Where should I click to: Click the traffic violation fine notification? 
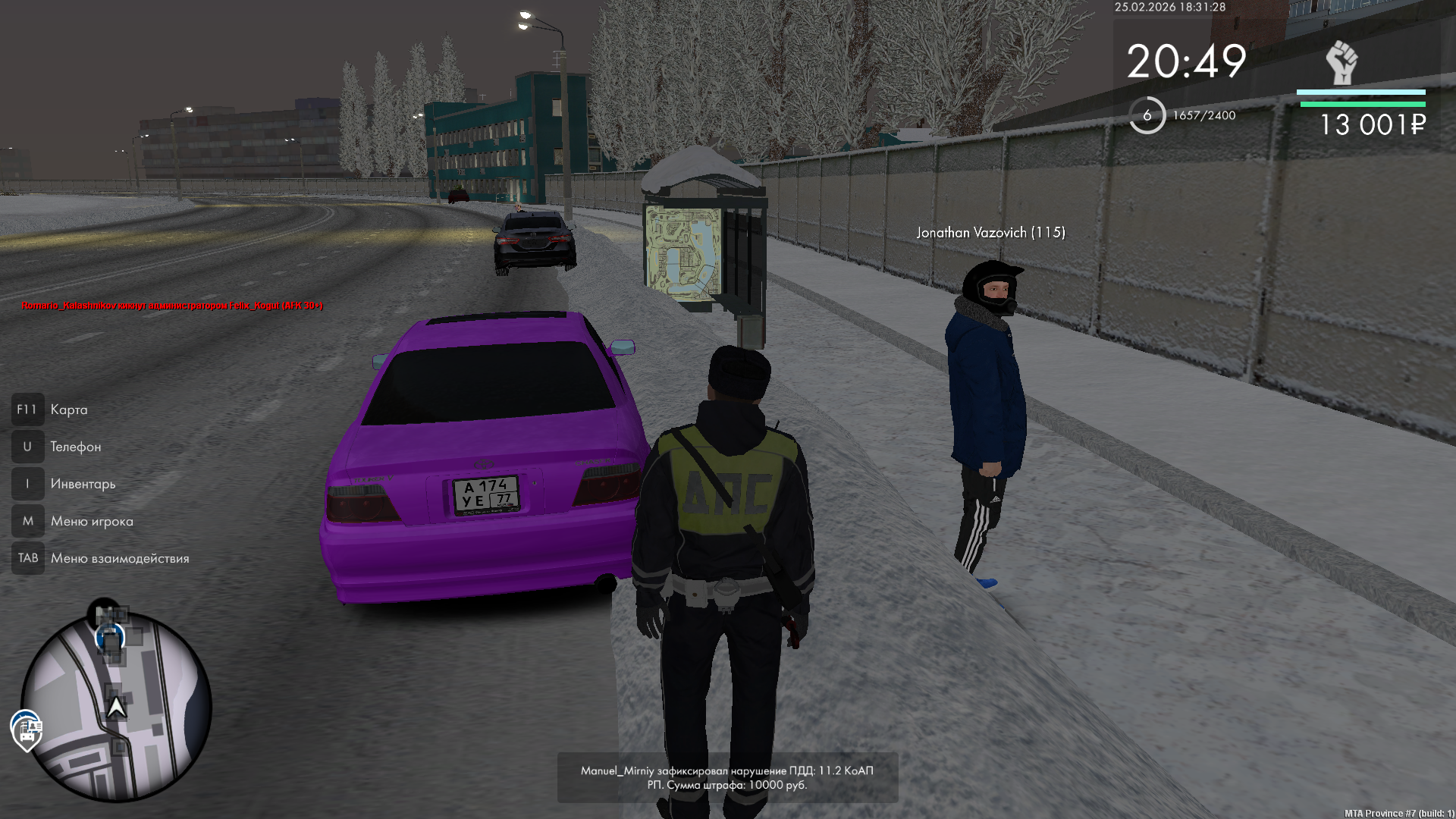pos(727,777)
